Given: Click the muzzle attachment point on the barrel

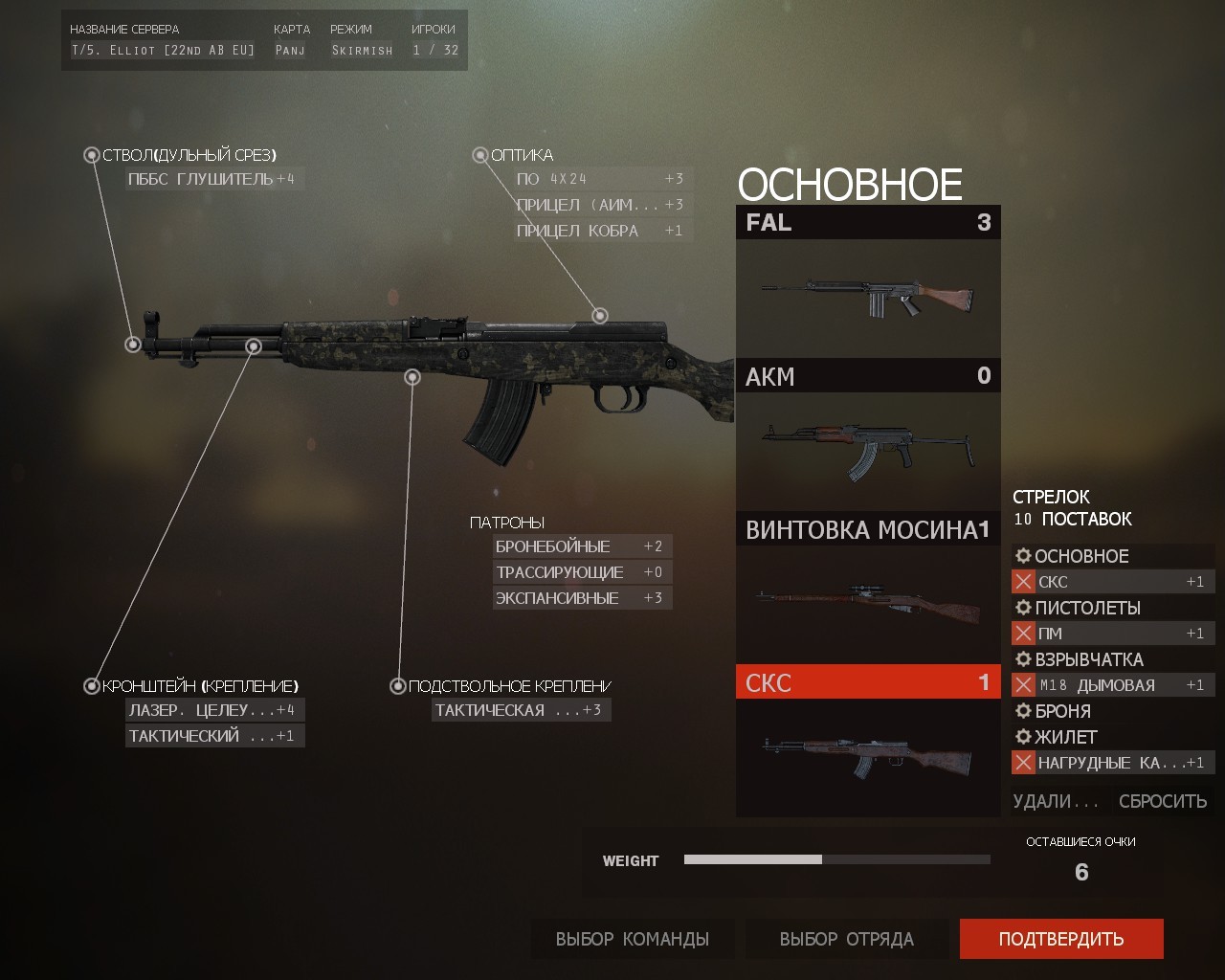Looking at the screenshot, I should click(131, 345).
